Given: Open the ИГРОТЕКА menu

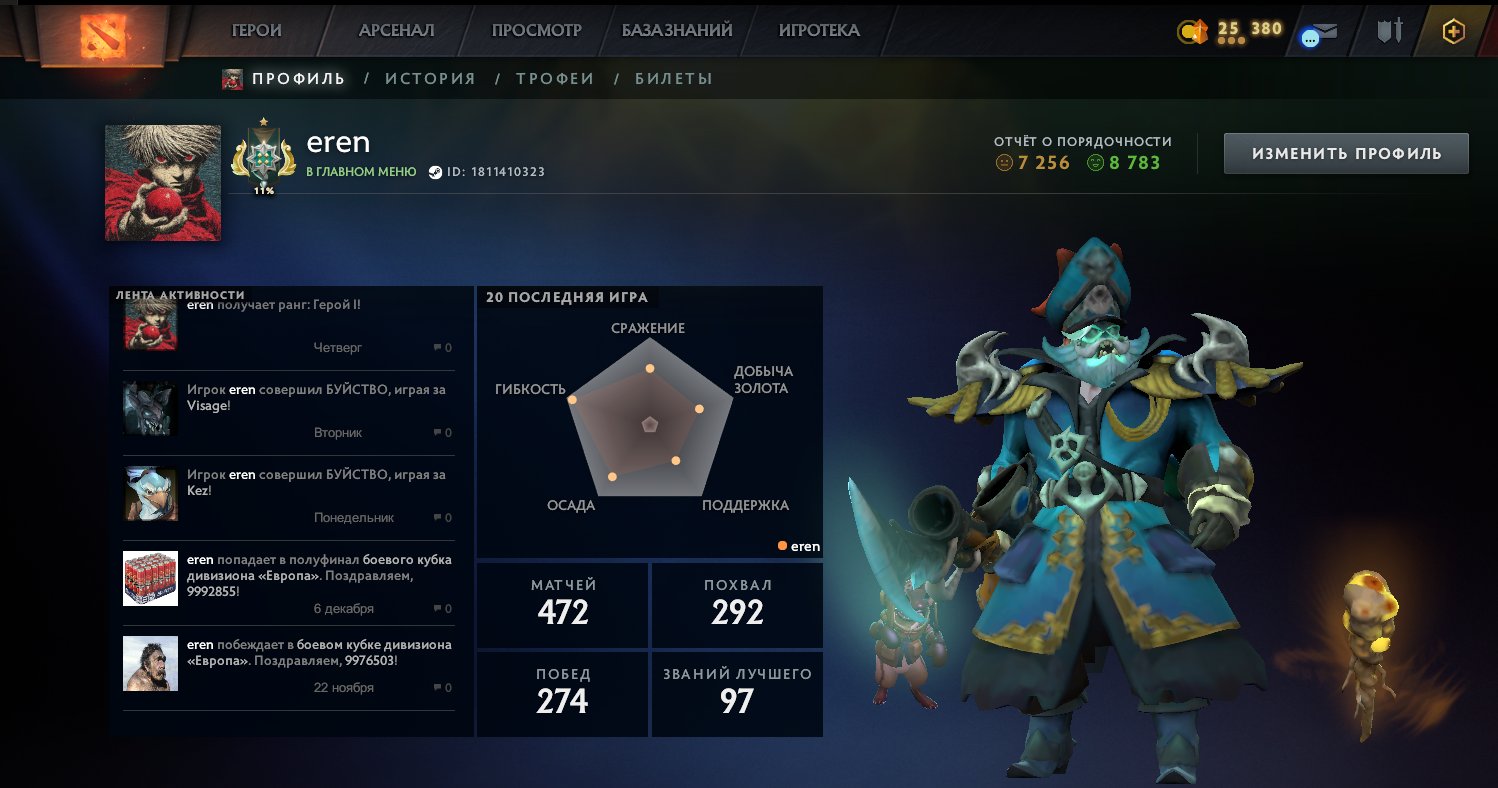Looking at the screenshot, I should coord(820,30).
